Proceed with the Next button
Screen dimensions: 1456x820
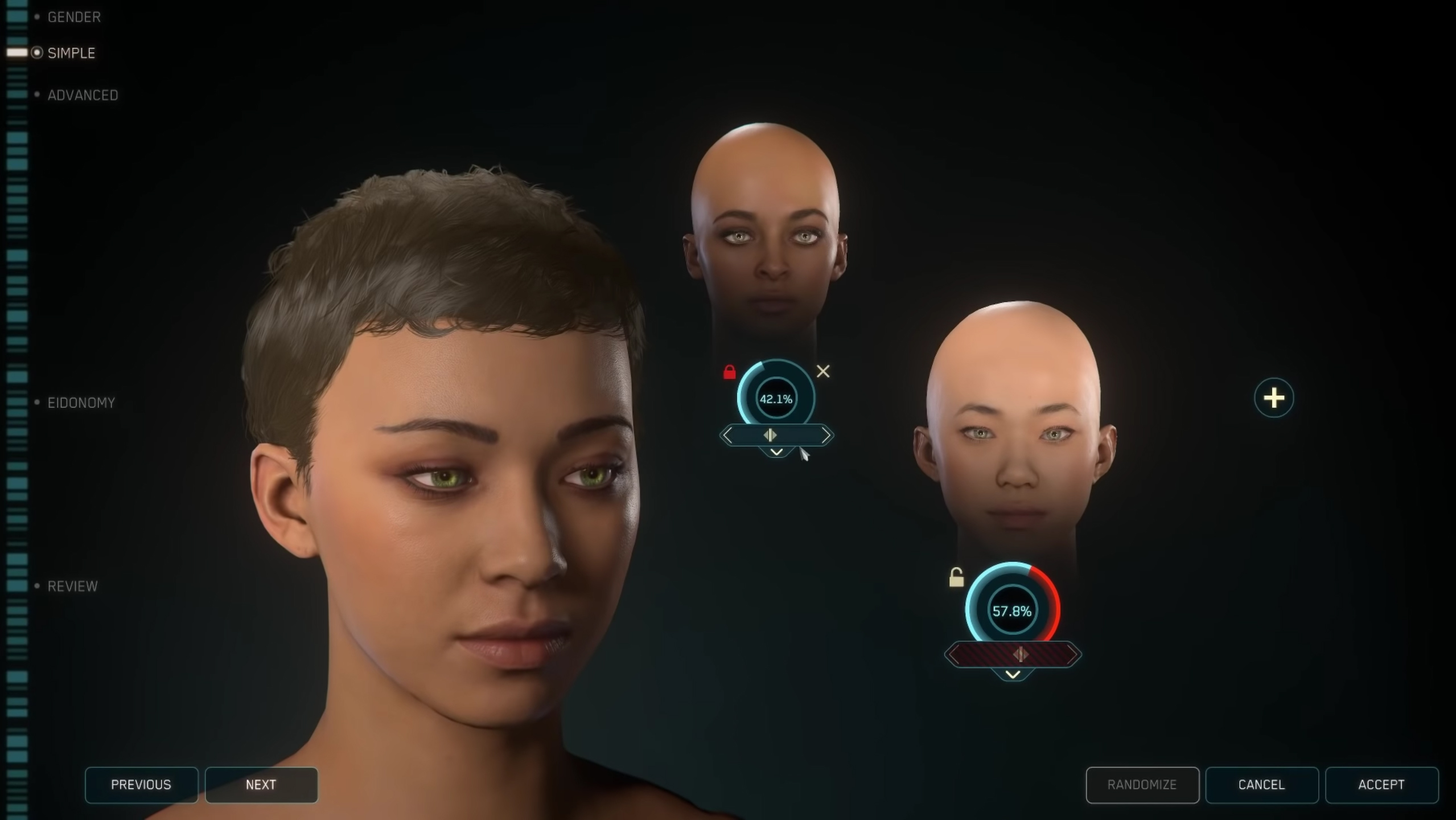tap(261, 785)
